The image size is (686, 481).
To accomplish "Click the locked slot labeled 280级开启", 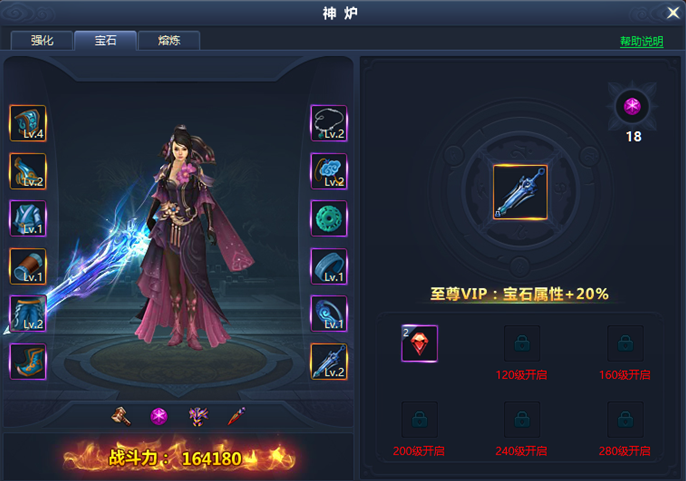I will (x=626, y=419).
